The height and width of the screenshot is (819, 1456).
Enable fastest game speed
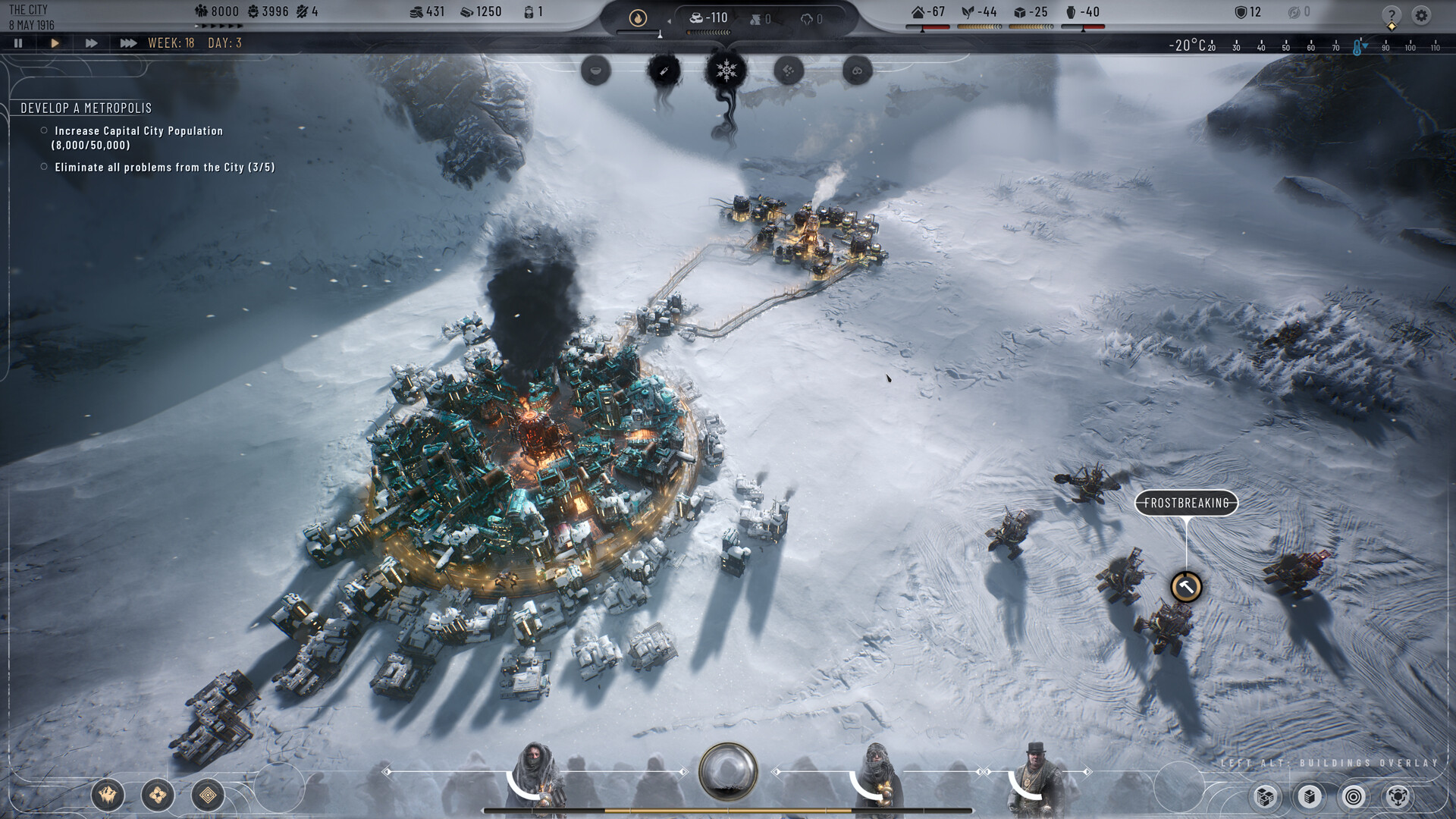(127, 43)
